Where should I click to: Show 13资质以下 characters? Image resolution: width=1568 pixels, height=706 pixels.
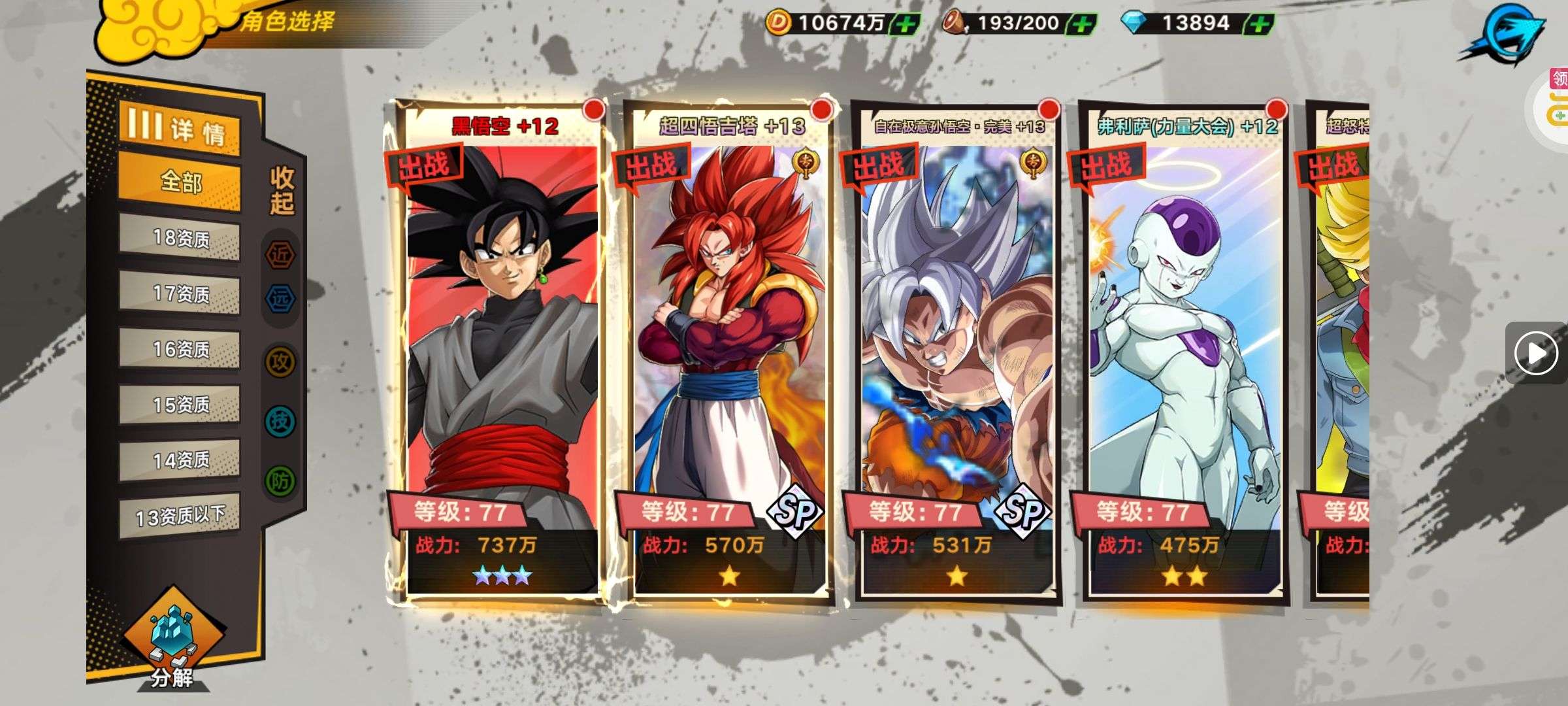(x=180, y=516)
